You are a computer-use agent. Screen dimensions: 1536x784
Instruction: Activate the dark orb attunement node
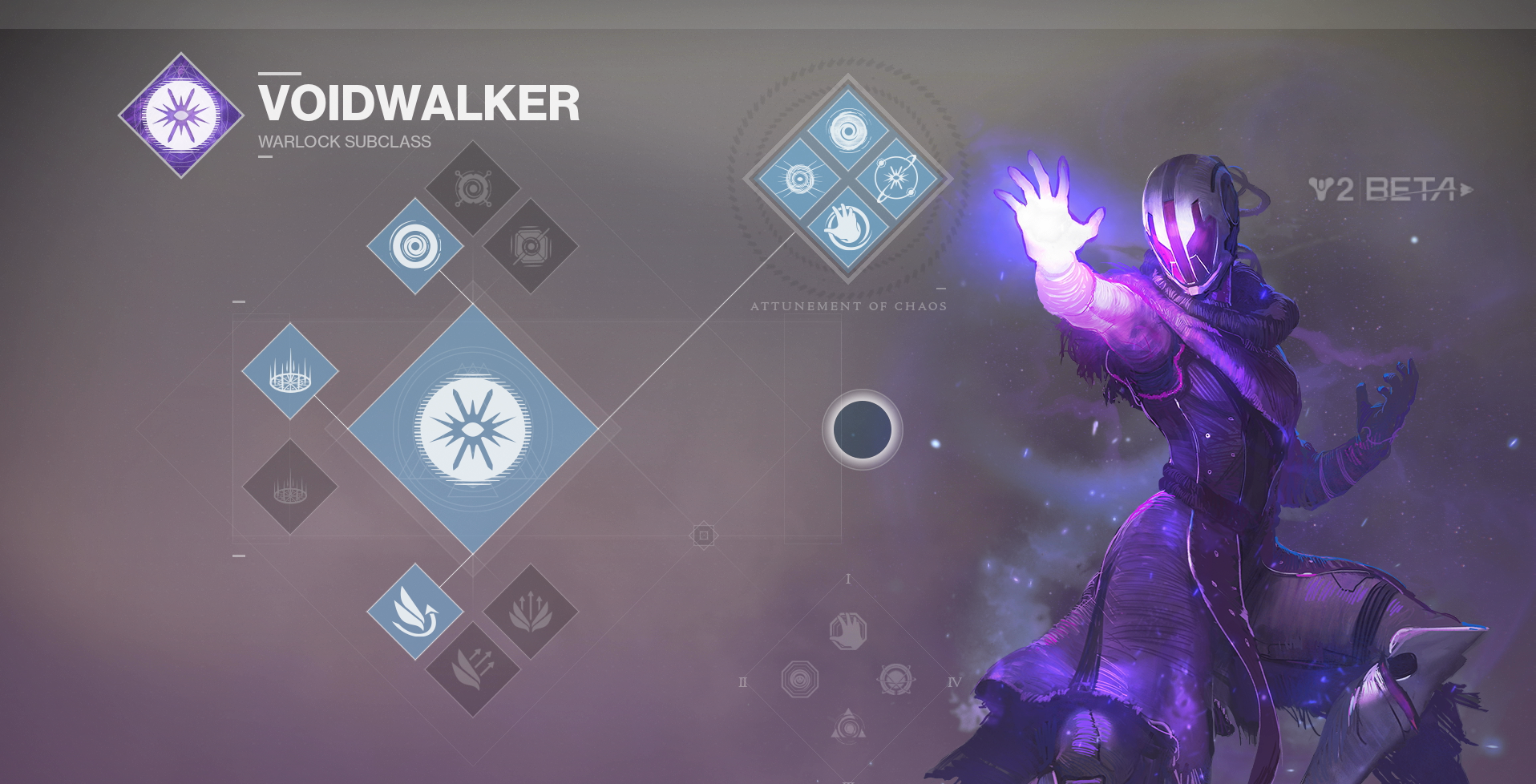863,430
